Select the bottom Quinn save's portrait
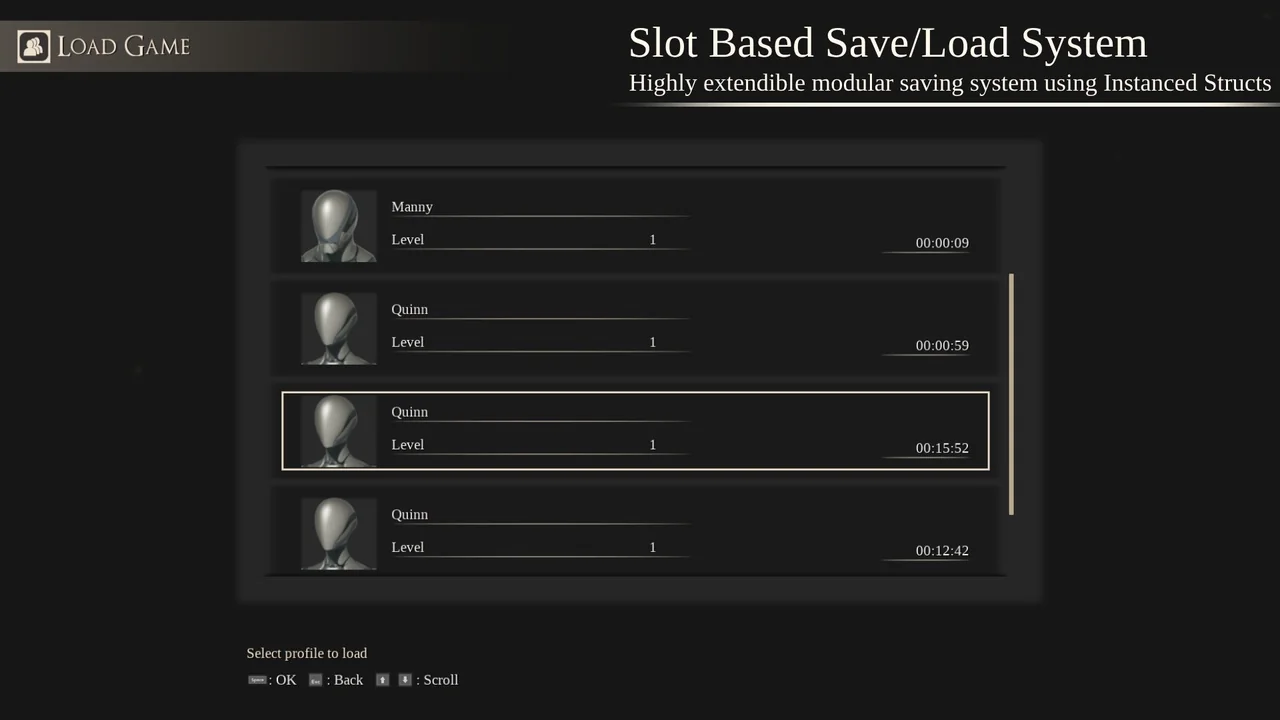The height and width of the screenshot is (720, 1280). point(338,533)
